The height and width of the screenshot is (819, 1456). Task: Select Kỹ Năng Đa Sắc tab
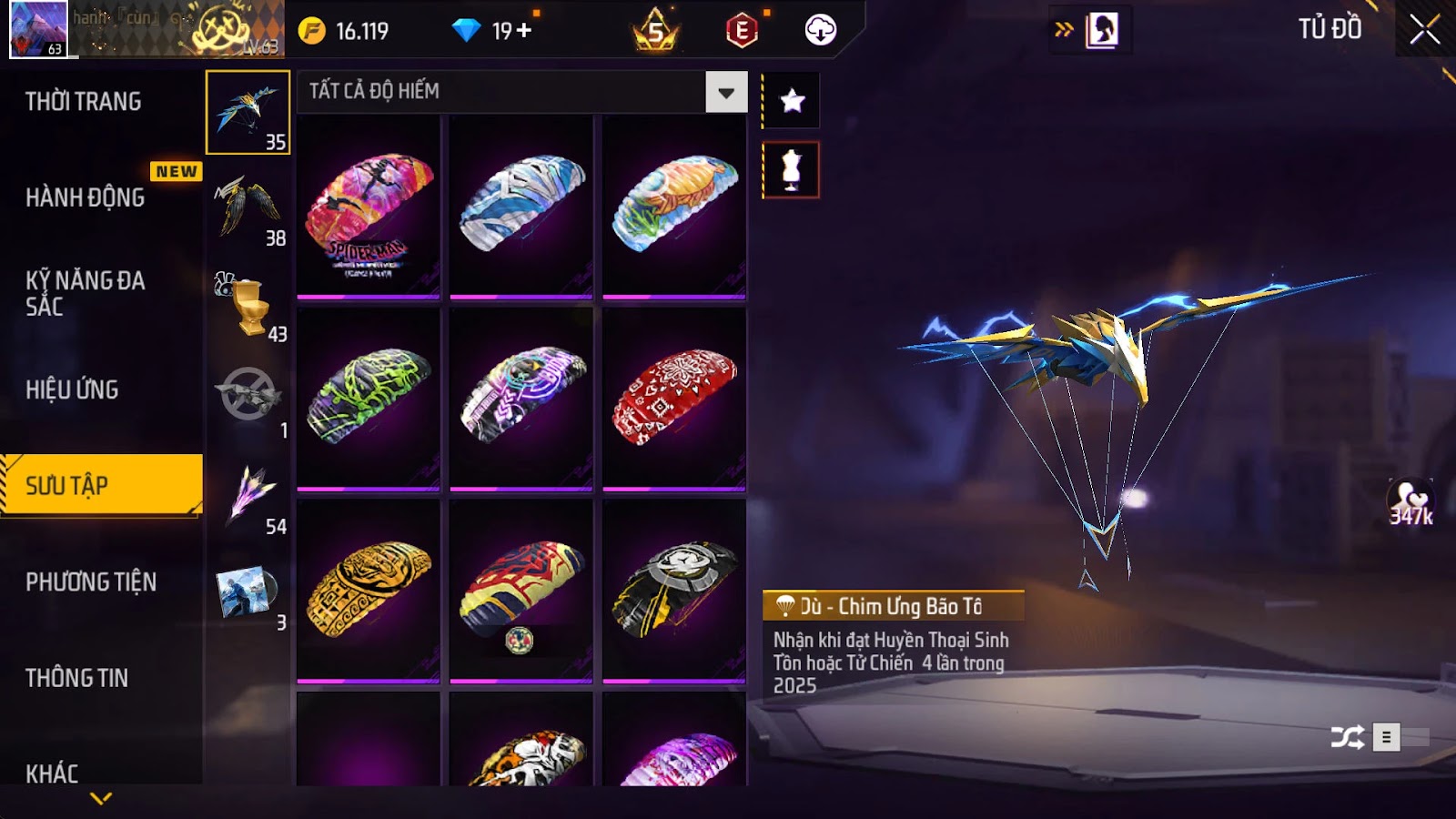coord(85,293)
